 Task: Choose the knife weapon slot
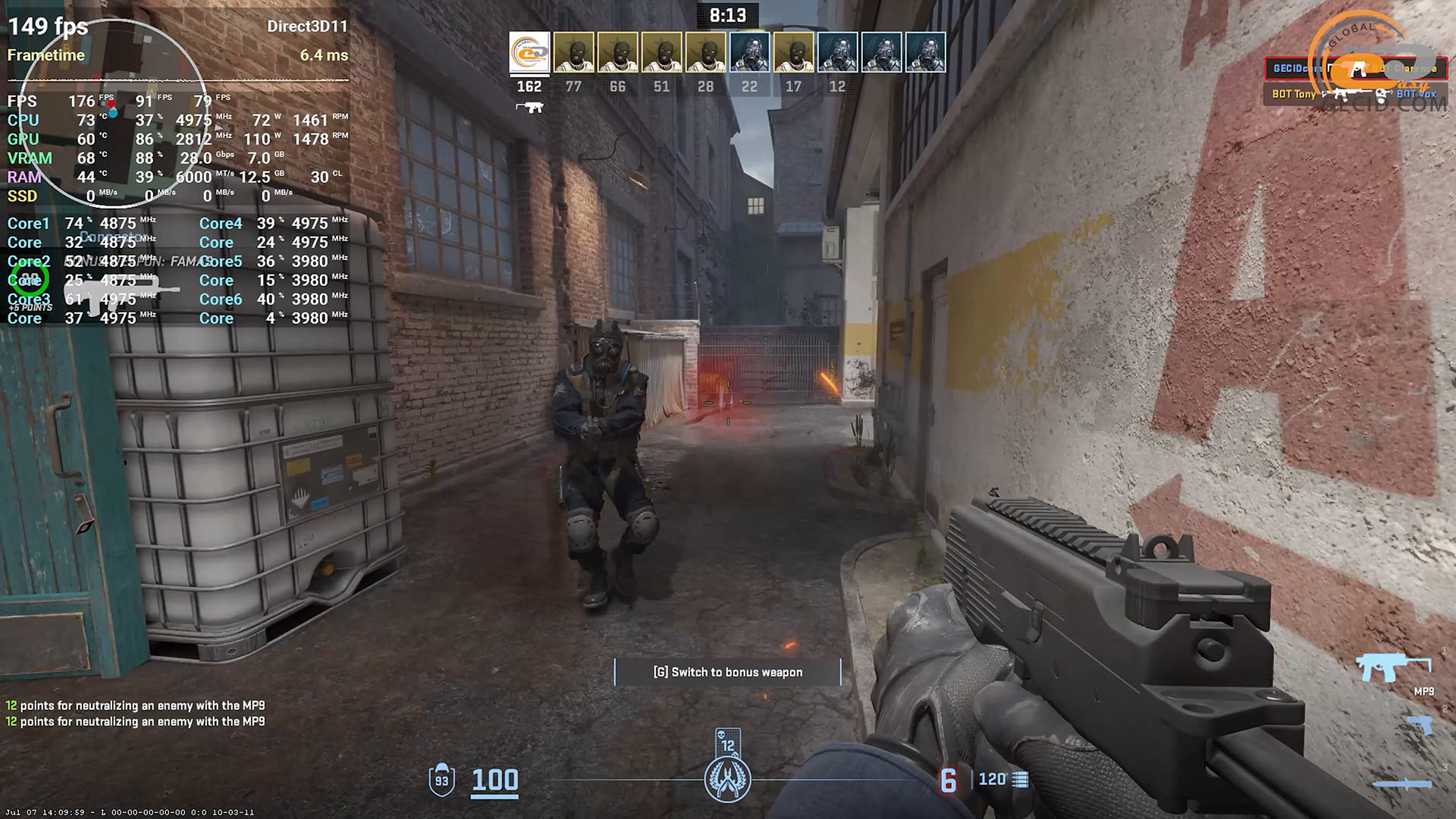click(x=1403, y=785)
